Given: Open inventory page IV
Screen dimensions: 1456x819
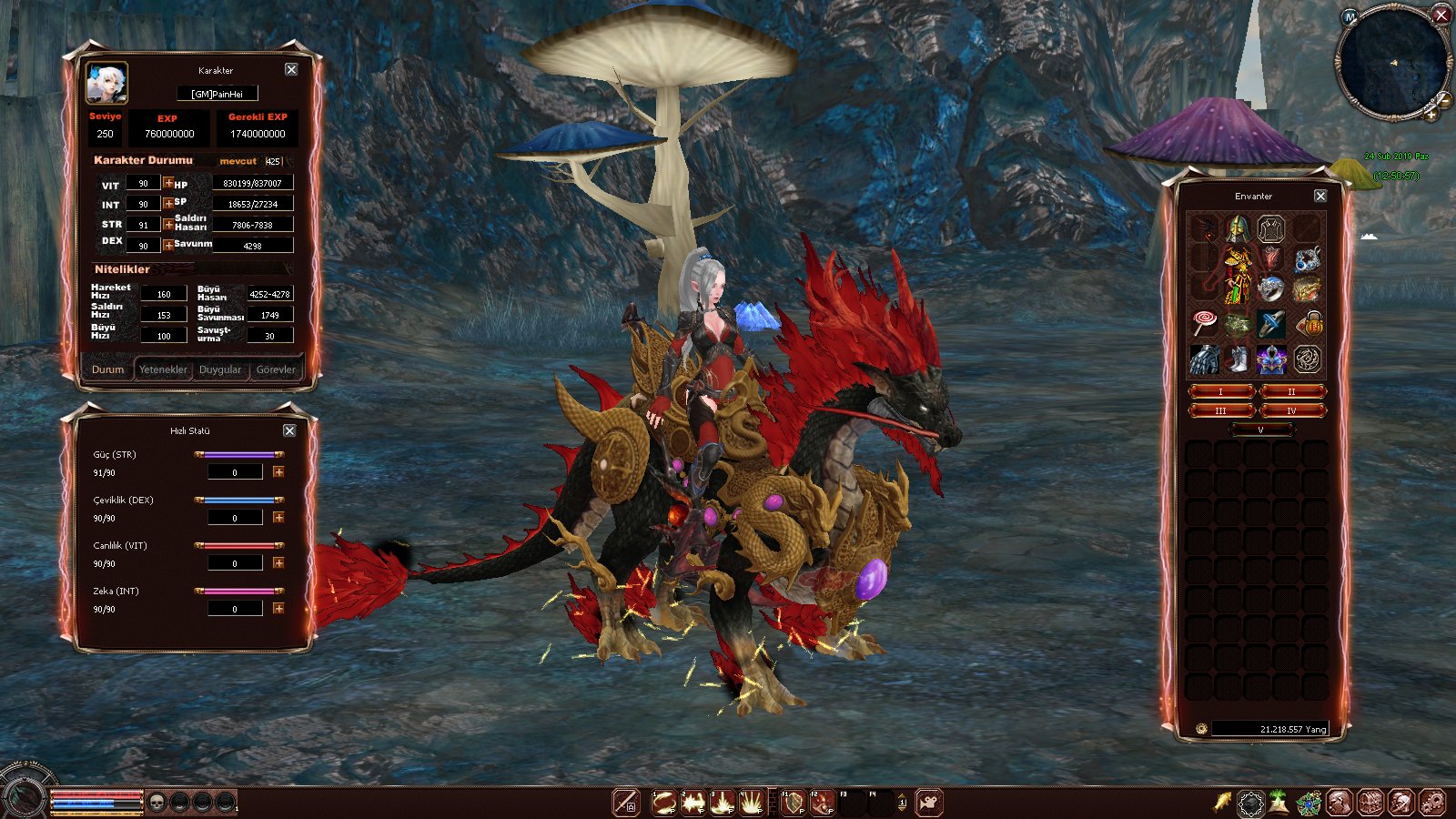Looking at the screenshot, I should pyautogui.click(x=1290, y=410).
